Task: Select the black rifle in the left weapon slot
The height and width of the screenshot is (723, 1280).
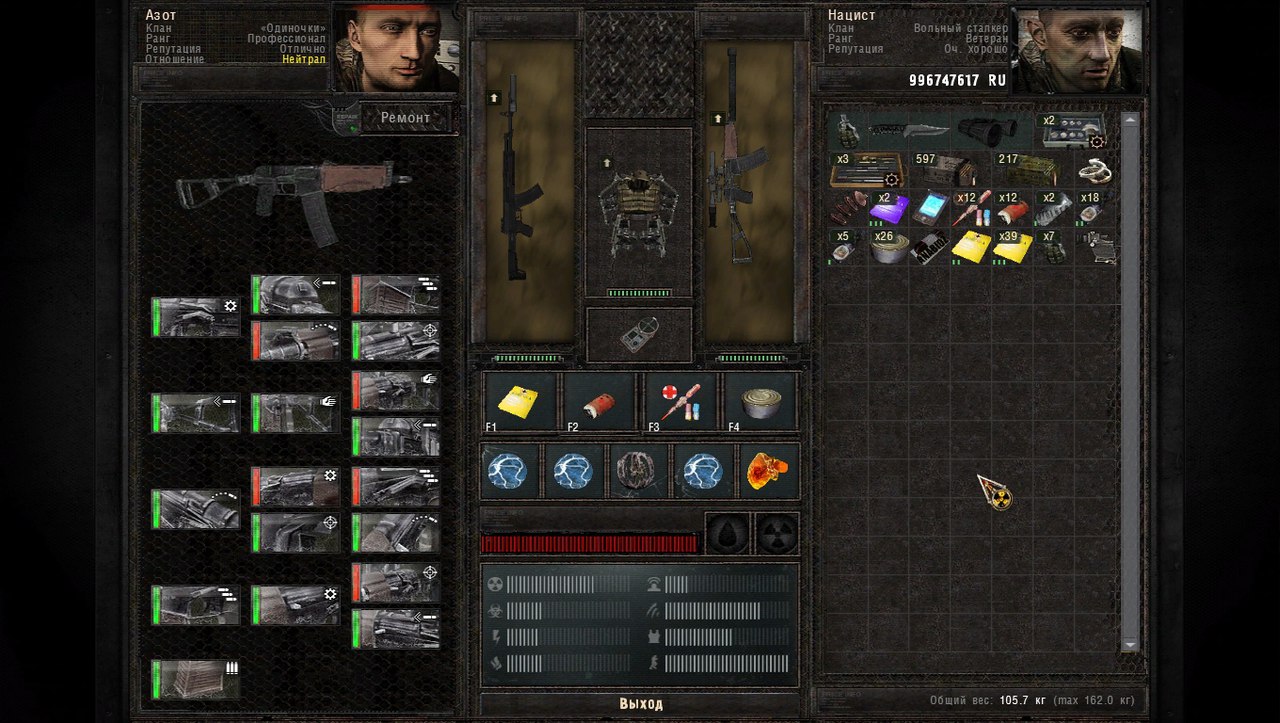Action: pyautogui.click(x=522, y=190)
